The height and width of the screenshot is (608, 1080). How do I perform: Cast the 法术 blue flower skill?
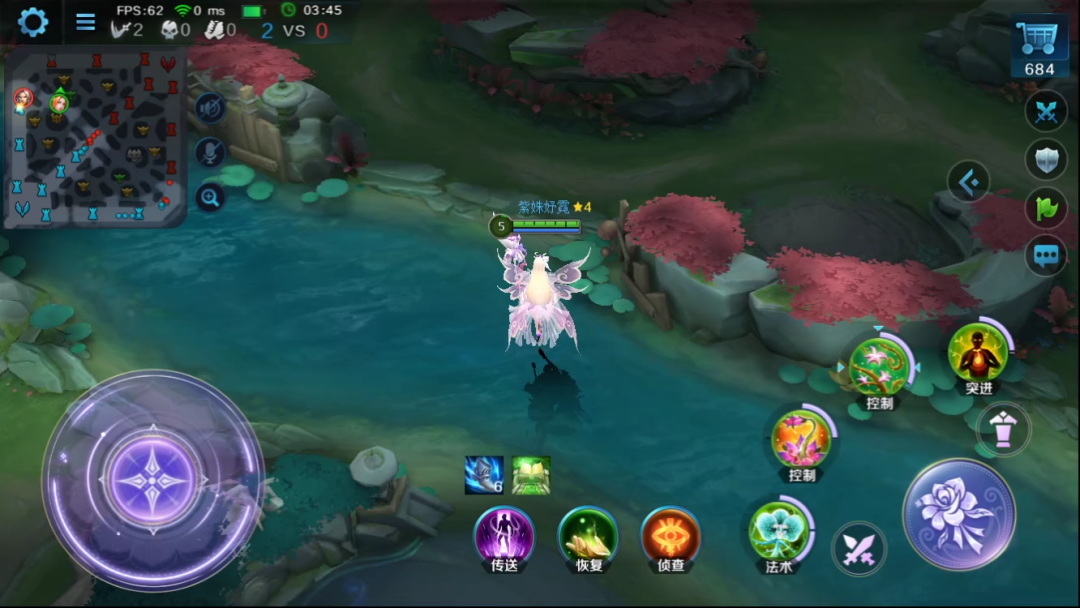780,530
